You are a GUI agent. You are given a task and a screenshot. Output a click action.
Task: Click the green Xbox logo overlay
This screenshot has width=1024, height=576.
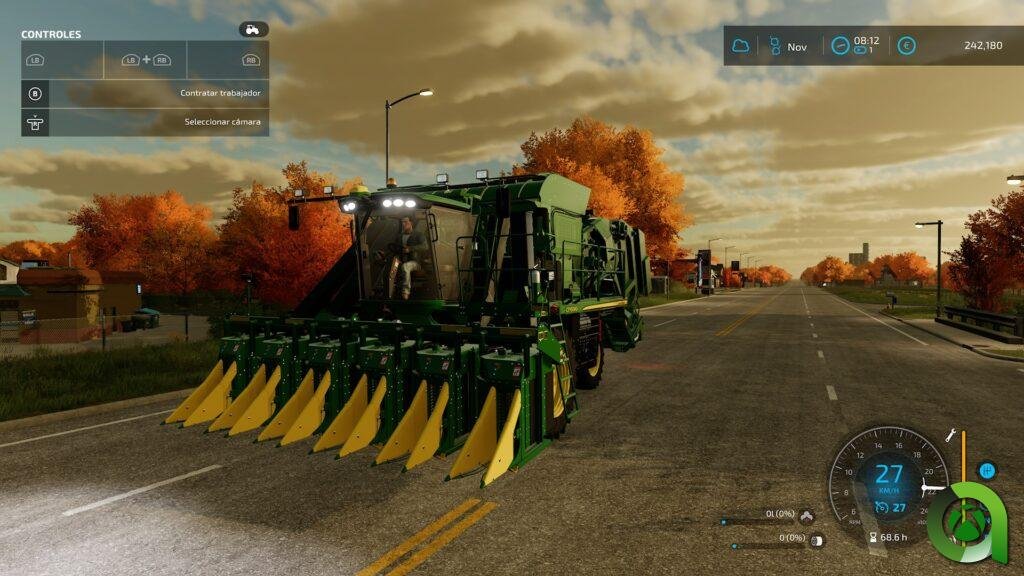coord(966,520)
